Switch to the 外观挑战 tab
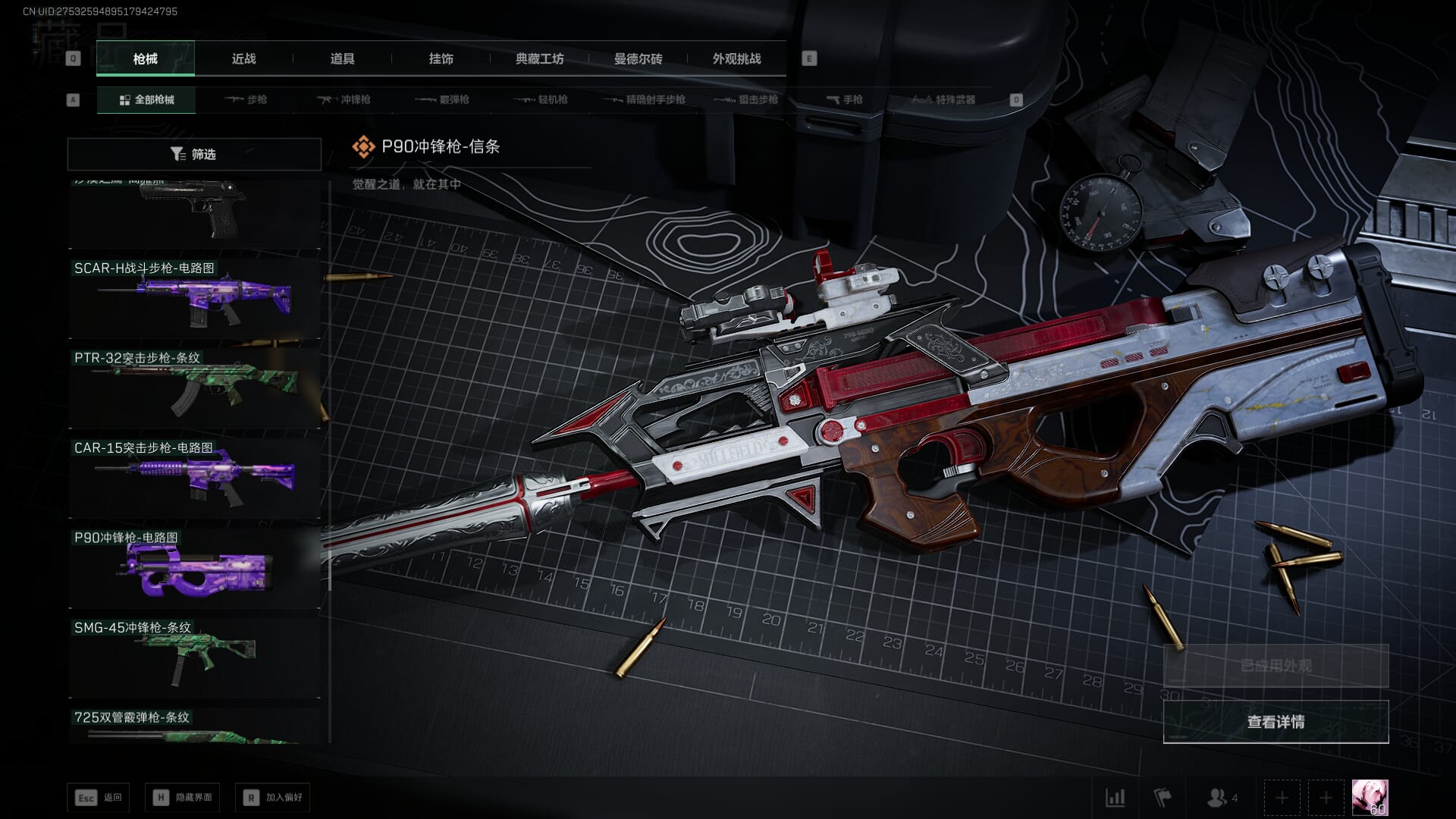1456x819 pixels. (x=736, y=58)
